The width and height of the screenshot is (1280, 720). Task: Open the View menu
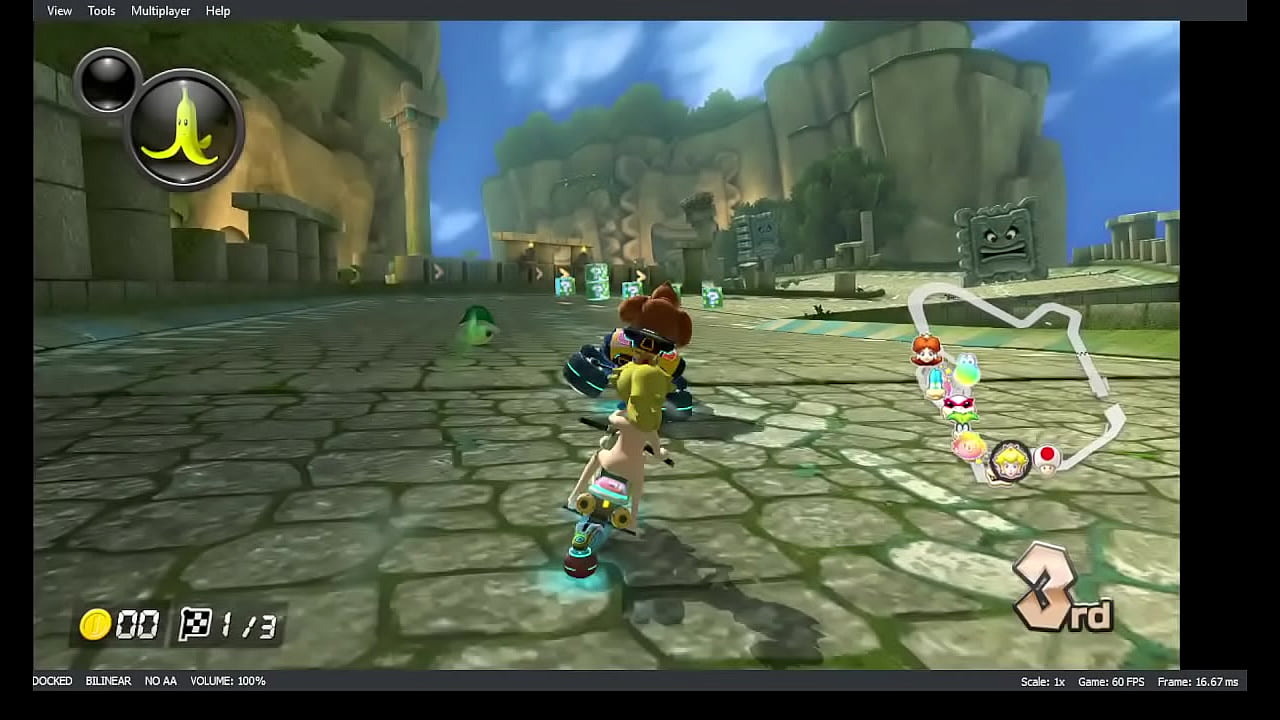(58, 10)
